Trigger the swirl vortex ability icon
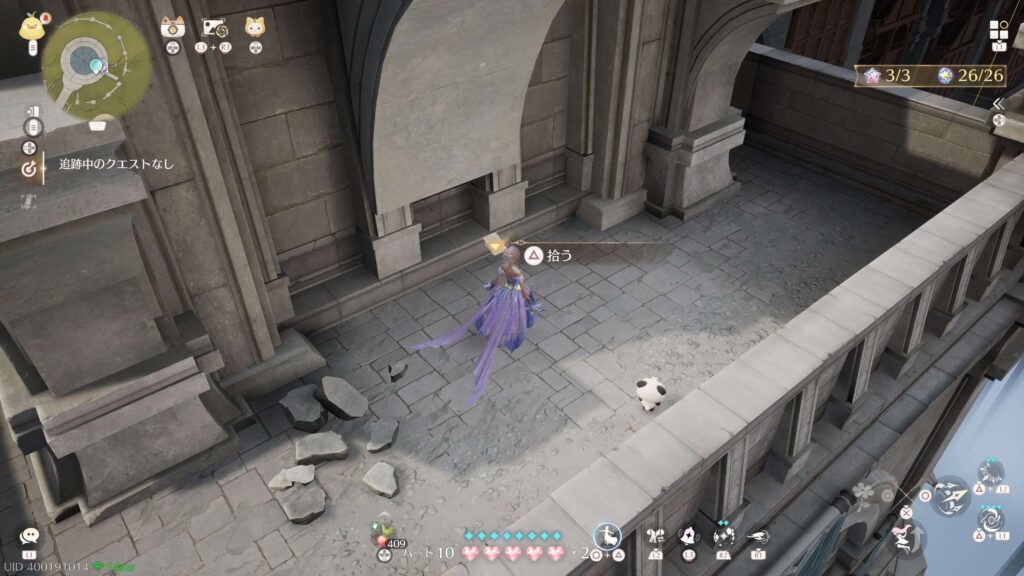 coord(991,520)
